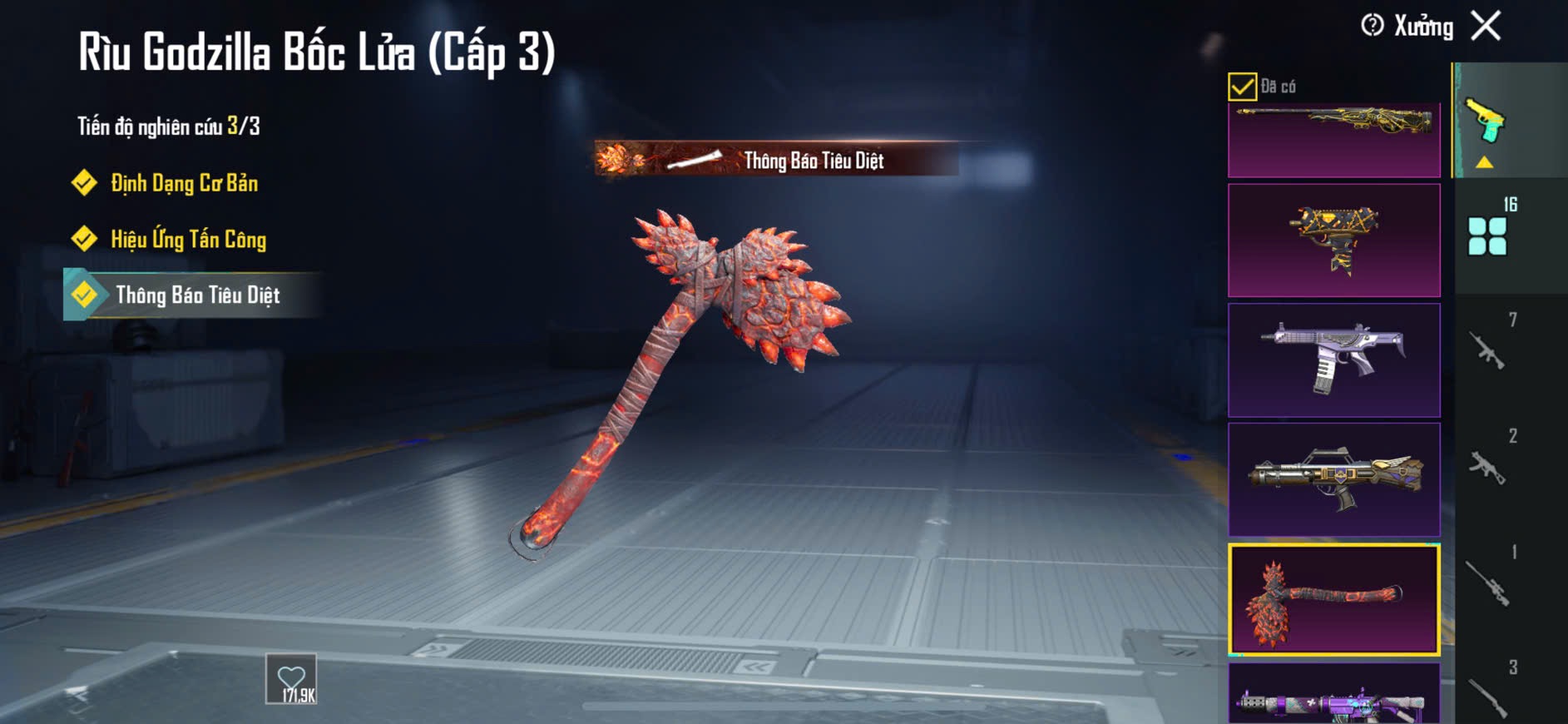Image resolution: width=1568 pixels, height=724 pixels.
Task: Open the all-items grid tab showing 16
Action: click(x=1489, y=235)
